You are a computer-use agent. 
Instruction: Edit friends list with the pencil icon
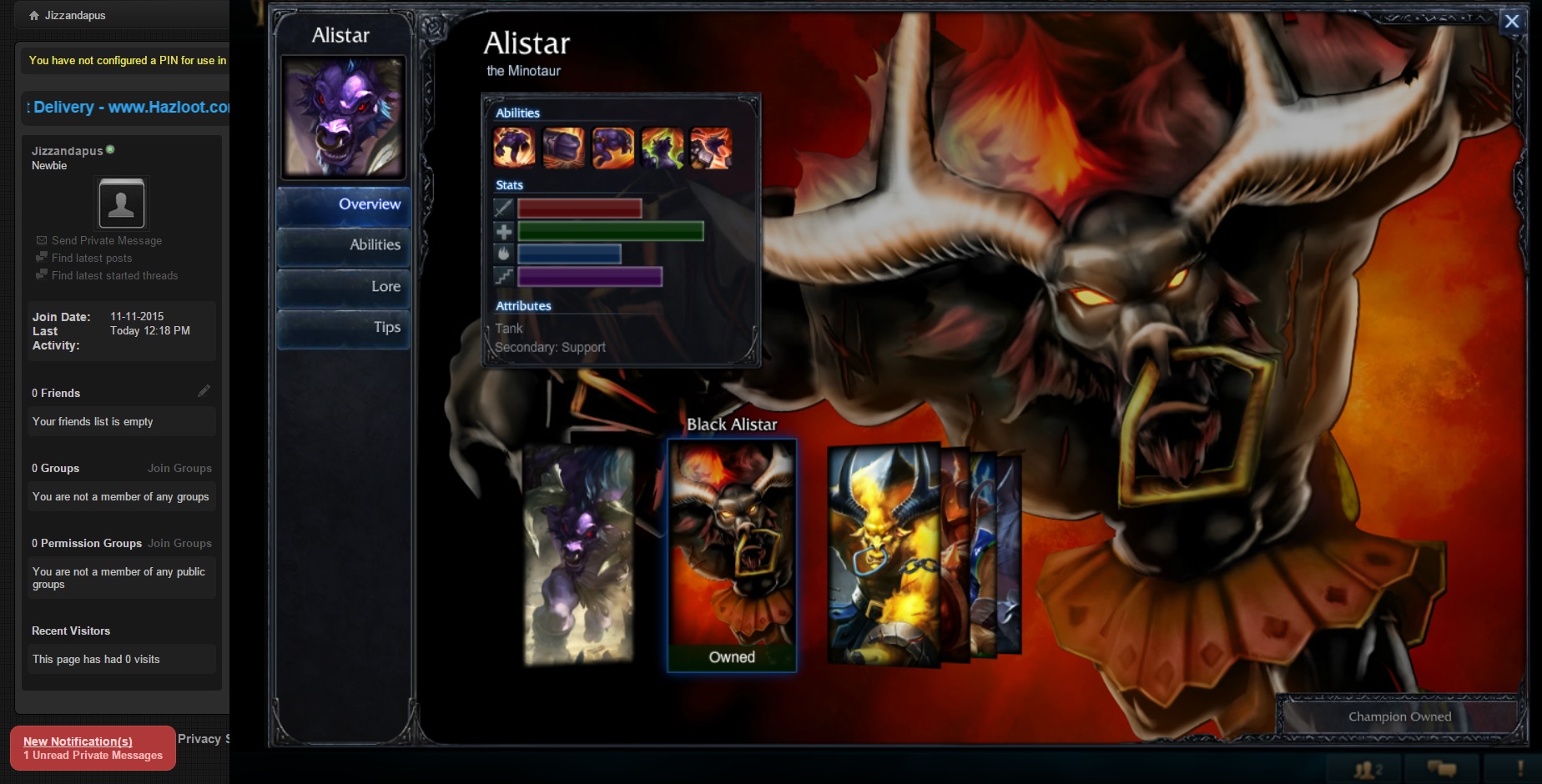[204, 391]
